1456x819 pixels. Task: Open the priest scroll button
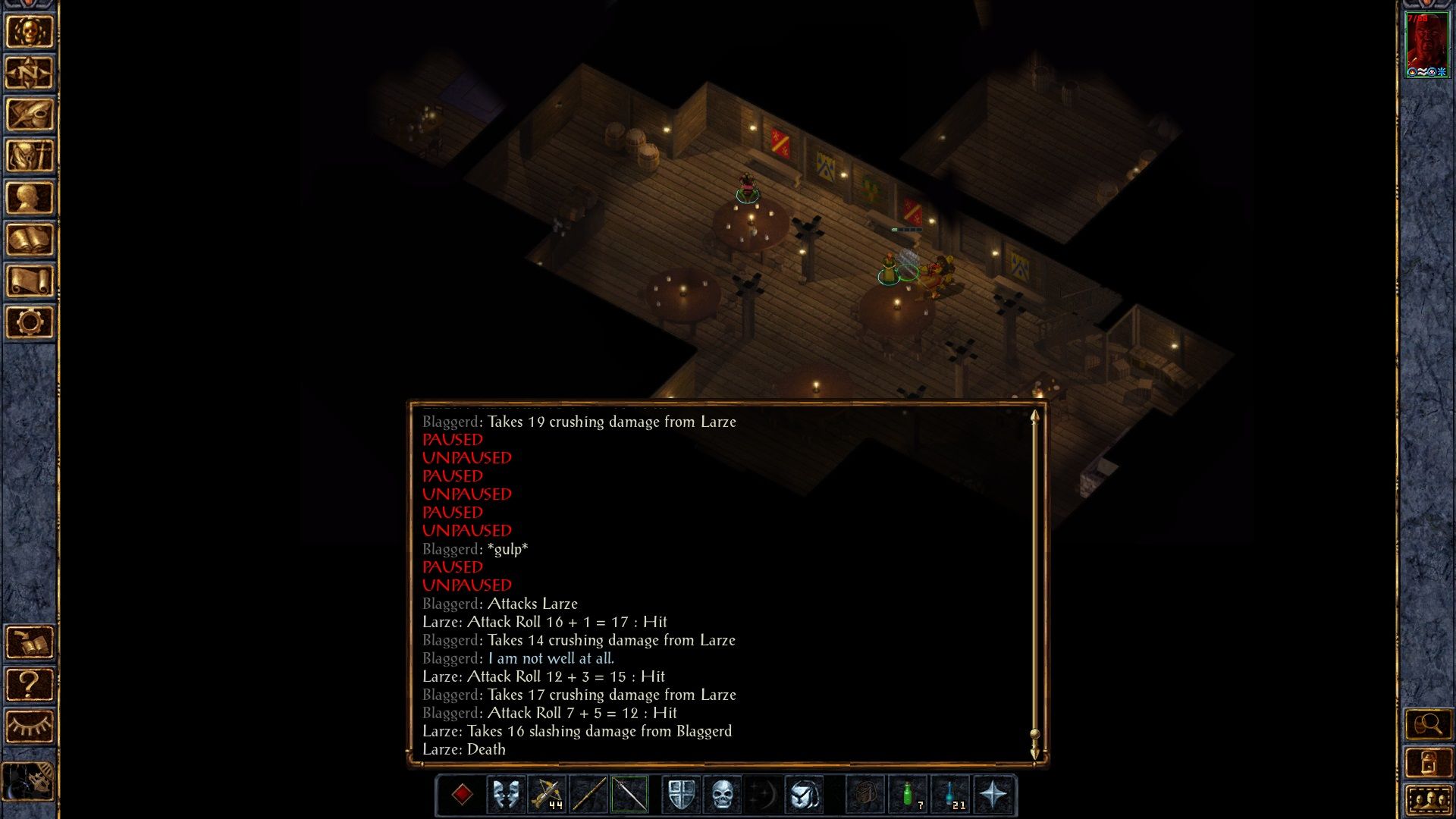coord(30,281)
